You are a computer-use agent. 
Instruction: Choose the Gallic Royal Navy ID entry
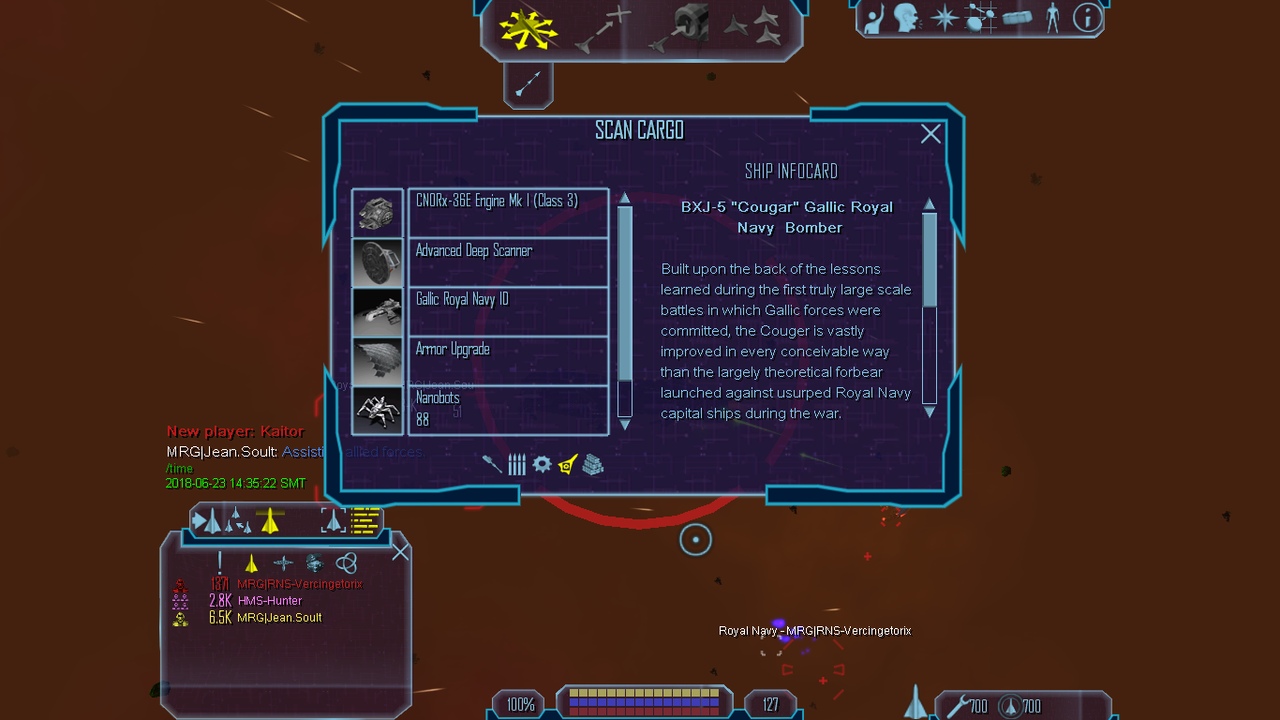click(508, 310)
